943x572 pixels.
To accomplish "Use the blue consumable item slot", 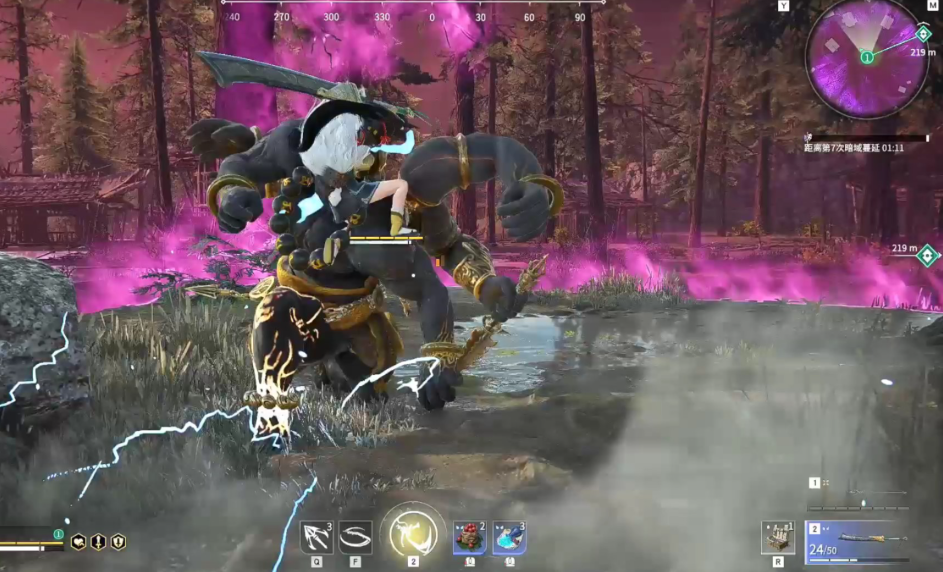I will [509, 537].
